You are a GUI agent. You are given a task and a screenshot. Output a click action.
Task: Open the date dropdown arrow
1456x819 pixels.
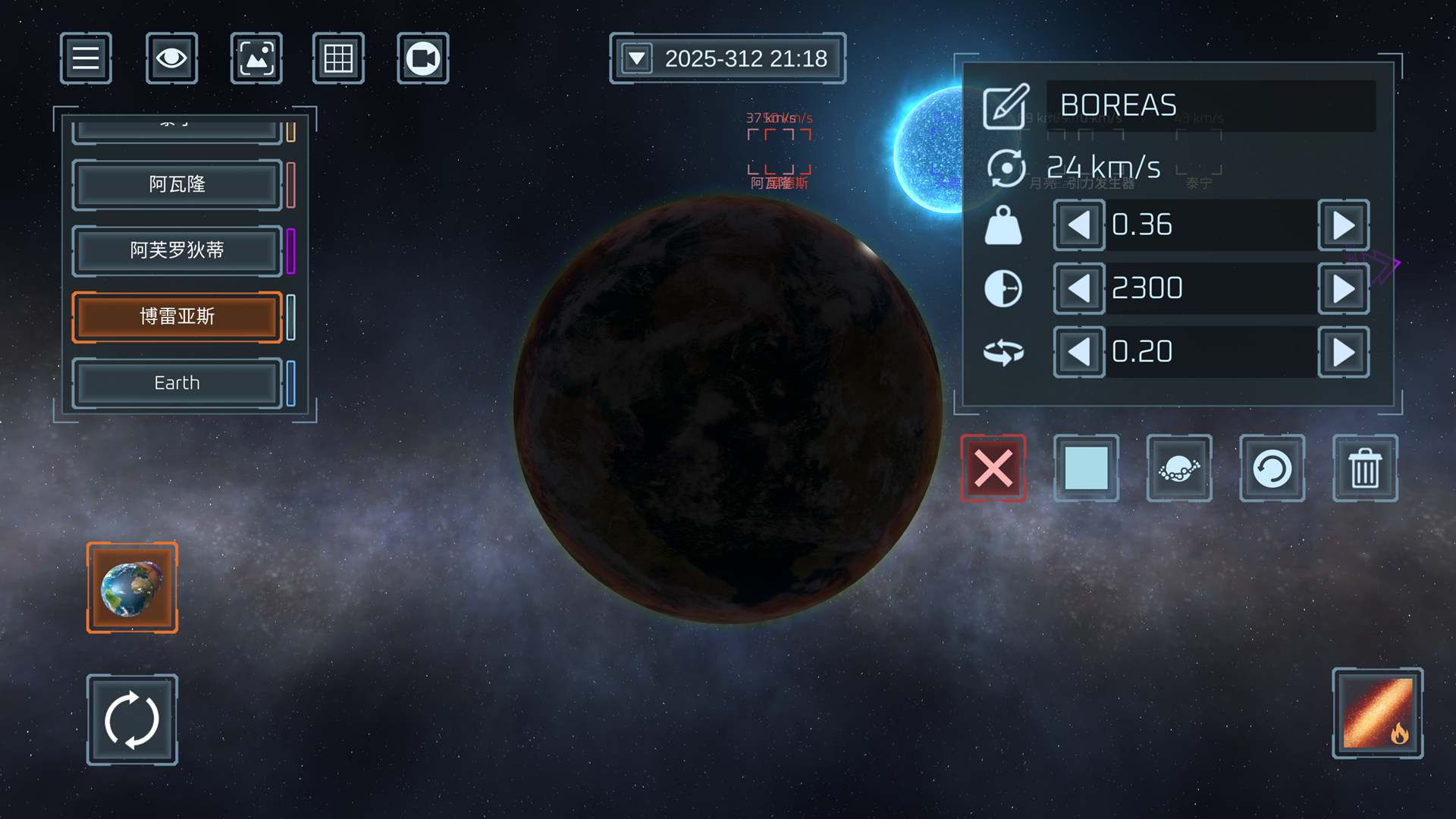tap(637, 58)
